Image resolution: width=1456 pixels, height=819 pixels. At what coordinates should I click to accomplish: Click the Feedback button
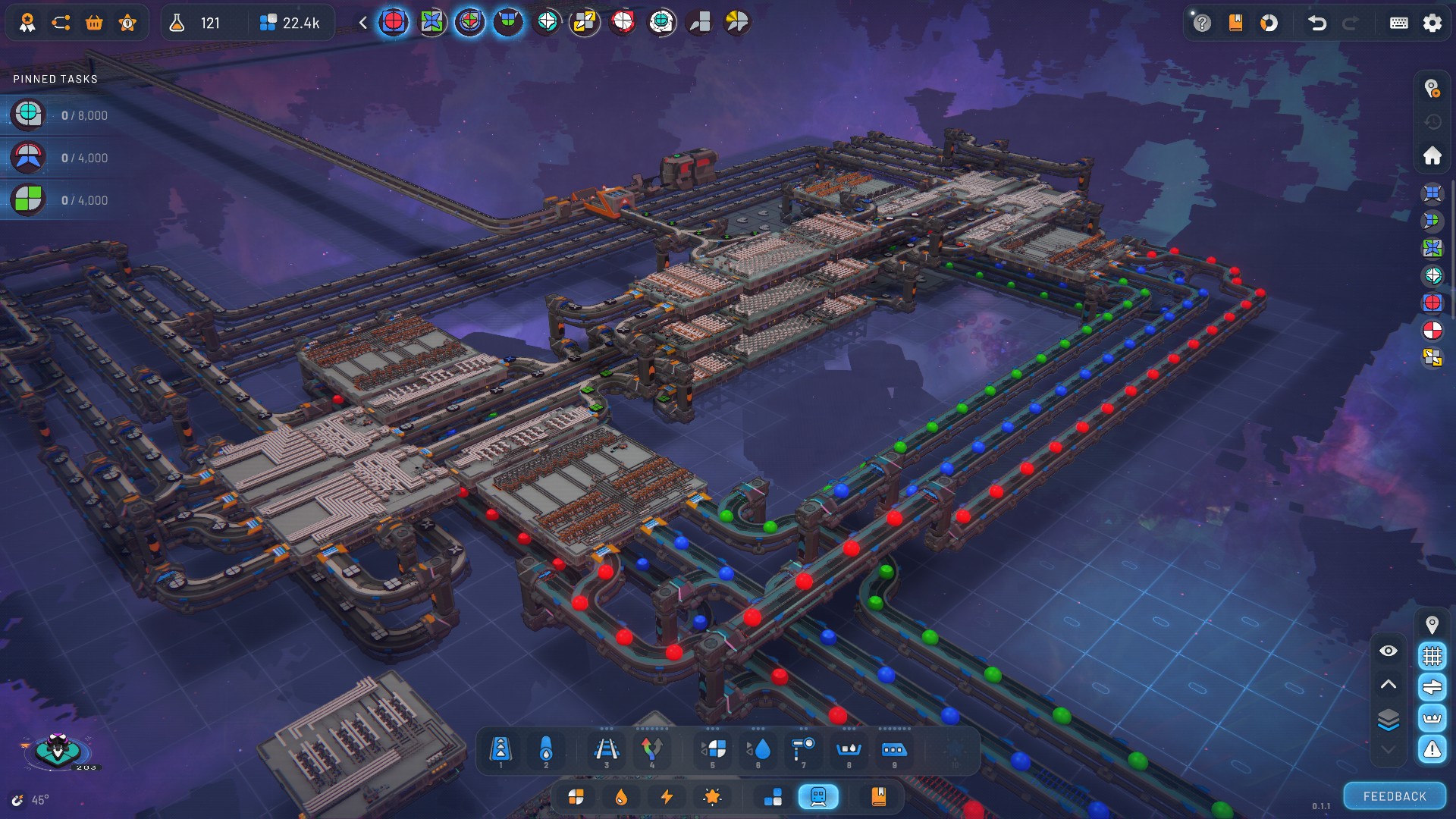point(1395,796)
